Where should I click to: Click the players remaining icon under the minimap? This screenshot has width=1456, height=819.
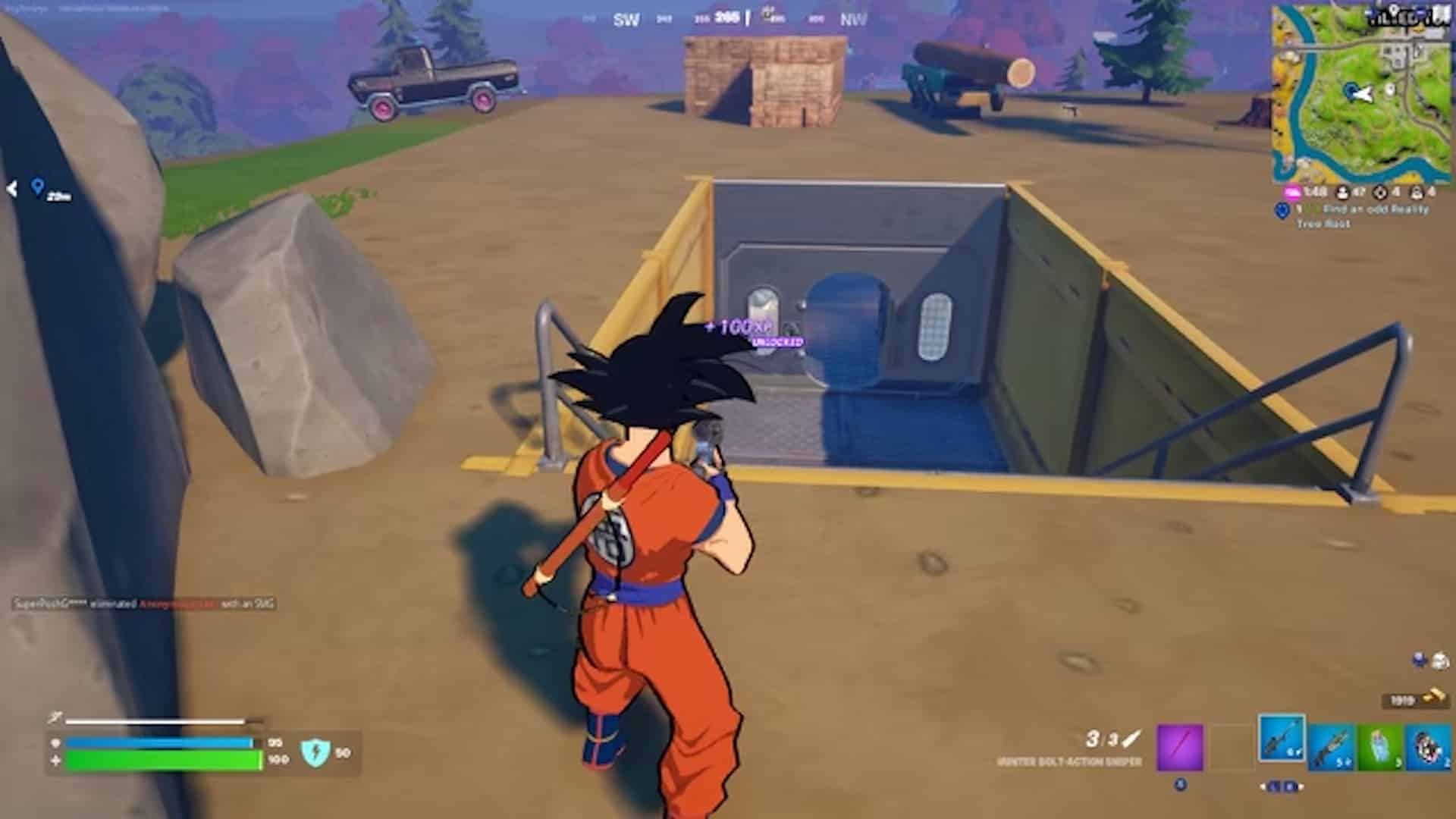(x=1341, y=191)
